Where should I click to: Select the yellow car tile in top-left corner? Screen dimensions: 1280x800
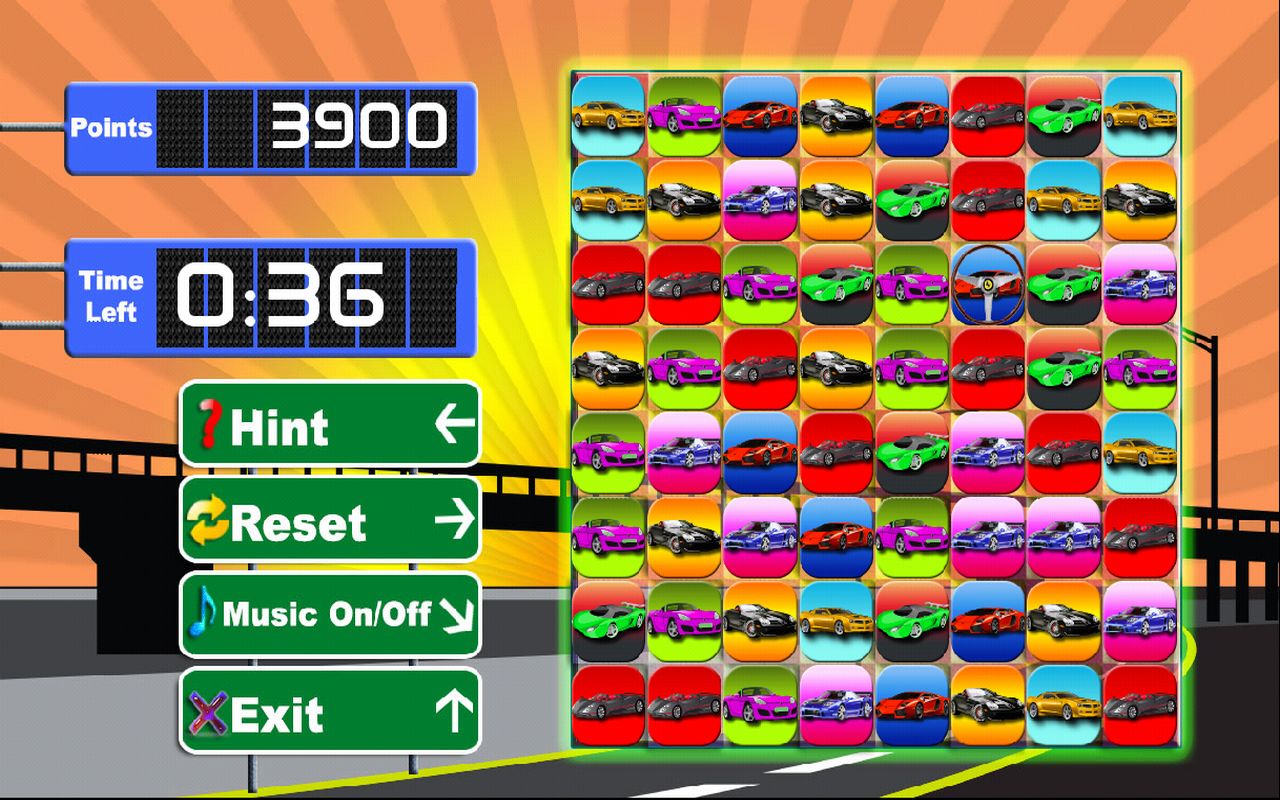[607, 118]
